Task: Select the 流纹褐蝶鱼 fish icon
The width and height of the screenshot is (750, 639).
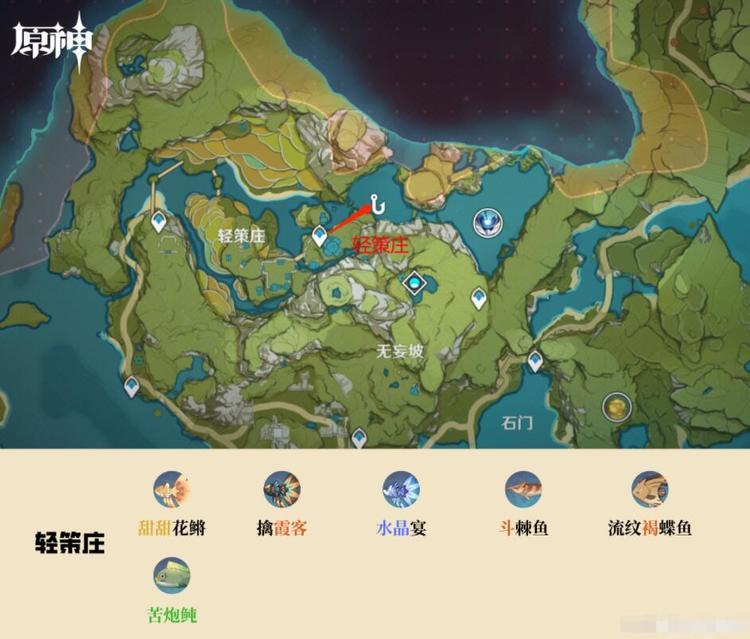Action: coord(650,490)
